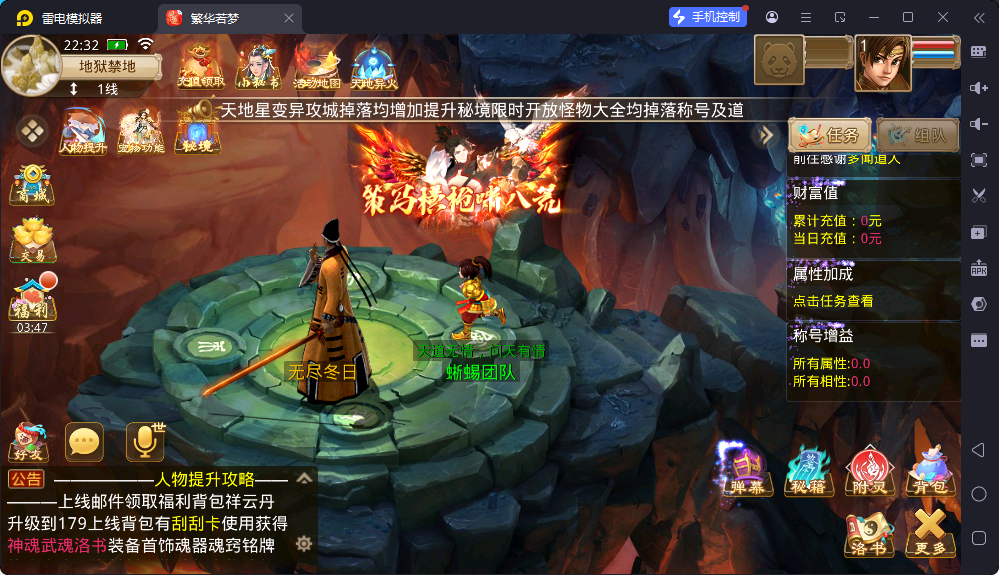Open the 人物提升 character upgrade icon
Screen dimensions: 999x575
pos(83,131)
